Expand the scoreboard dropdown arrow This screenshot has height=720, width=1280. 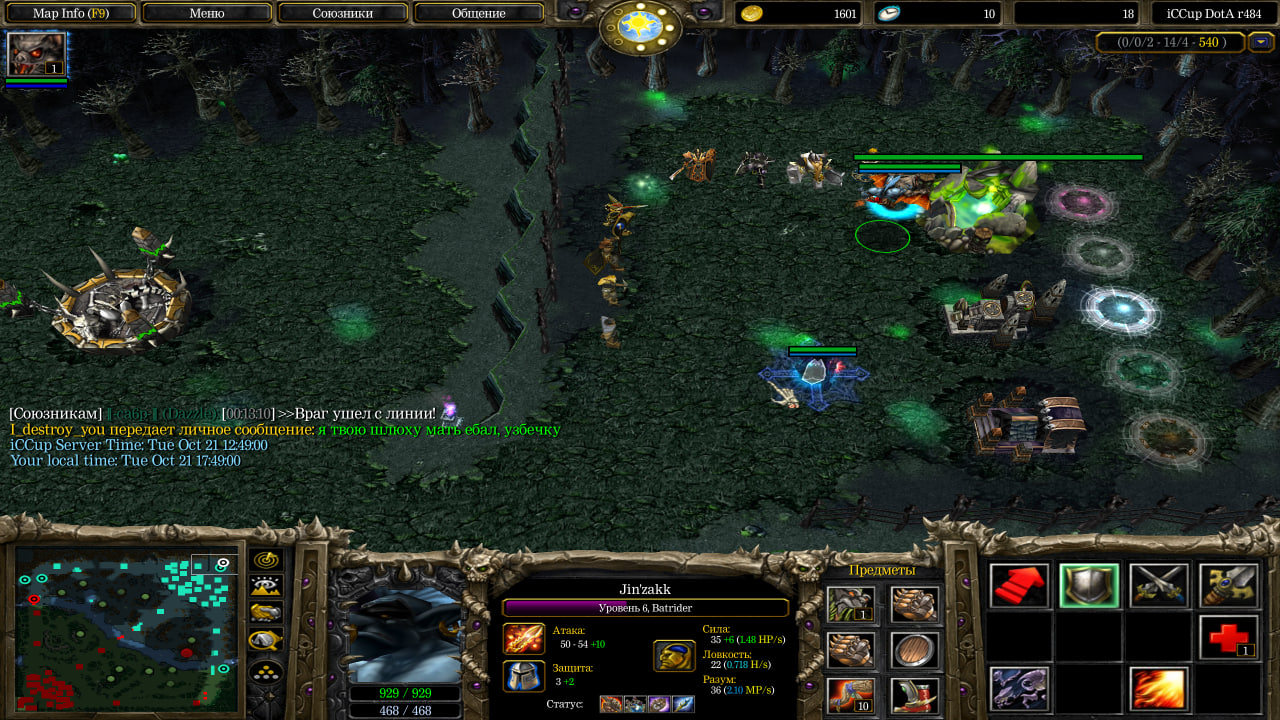pyautogui.click(x=1261, y=42)
